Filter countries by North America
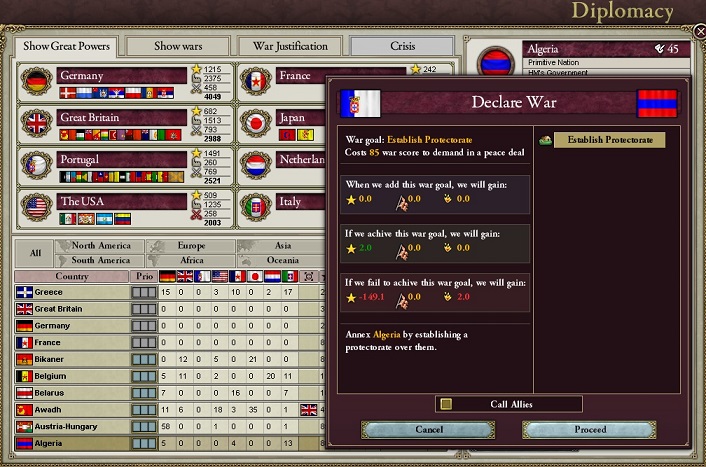This screenshot has width=706, height=467. click(x=101, y=246)
